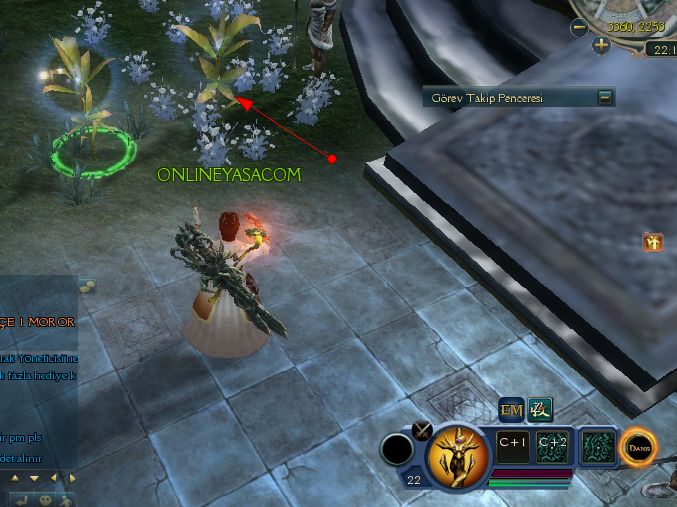
Task: Toggle the crossed swords combat icon
Action: coord(422,431)
